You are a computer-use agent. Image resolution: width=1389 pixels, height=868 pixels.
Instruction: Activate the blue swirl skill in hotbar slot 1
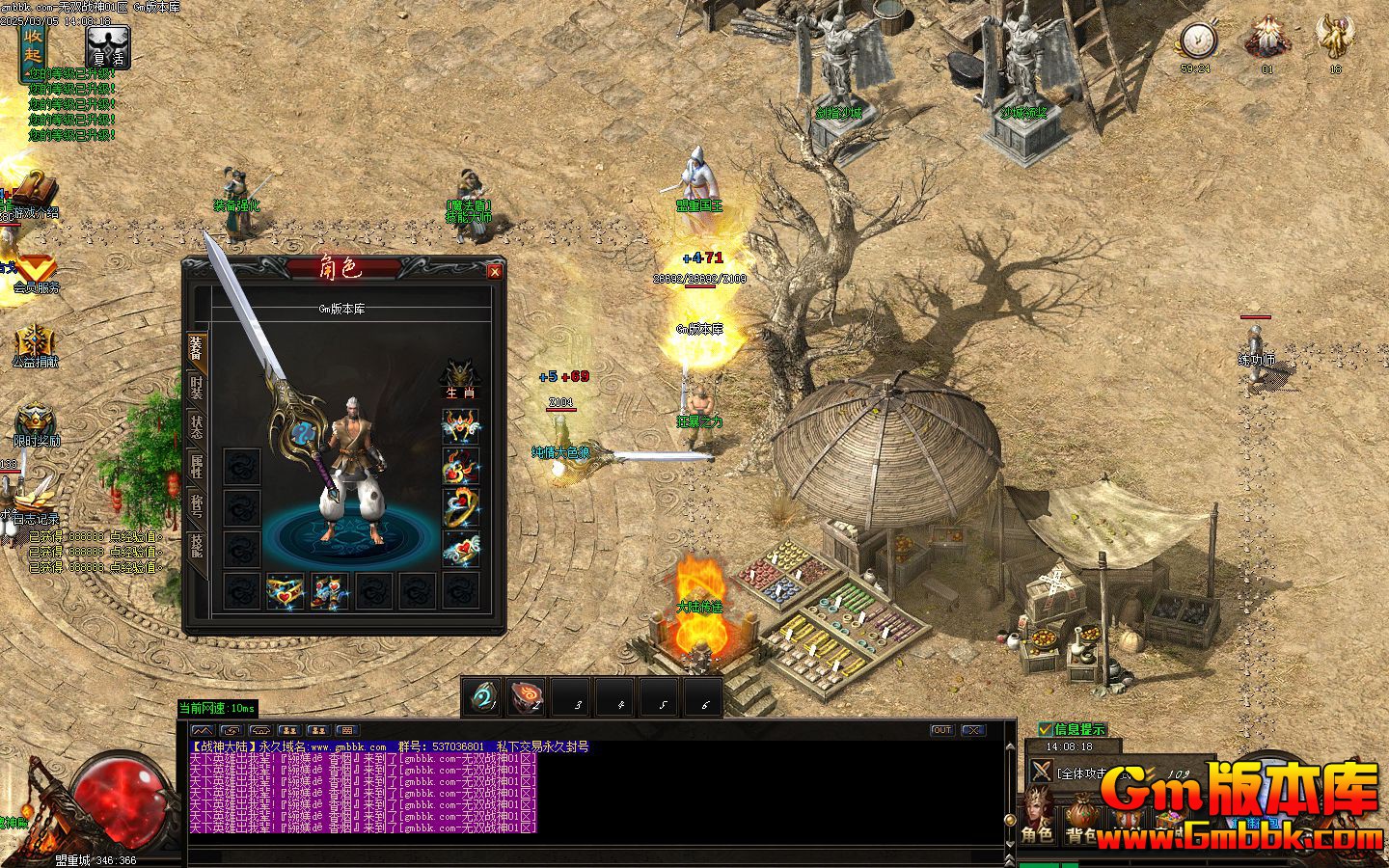481,696
